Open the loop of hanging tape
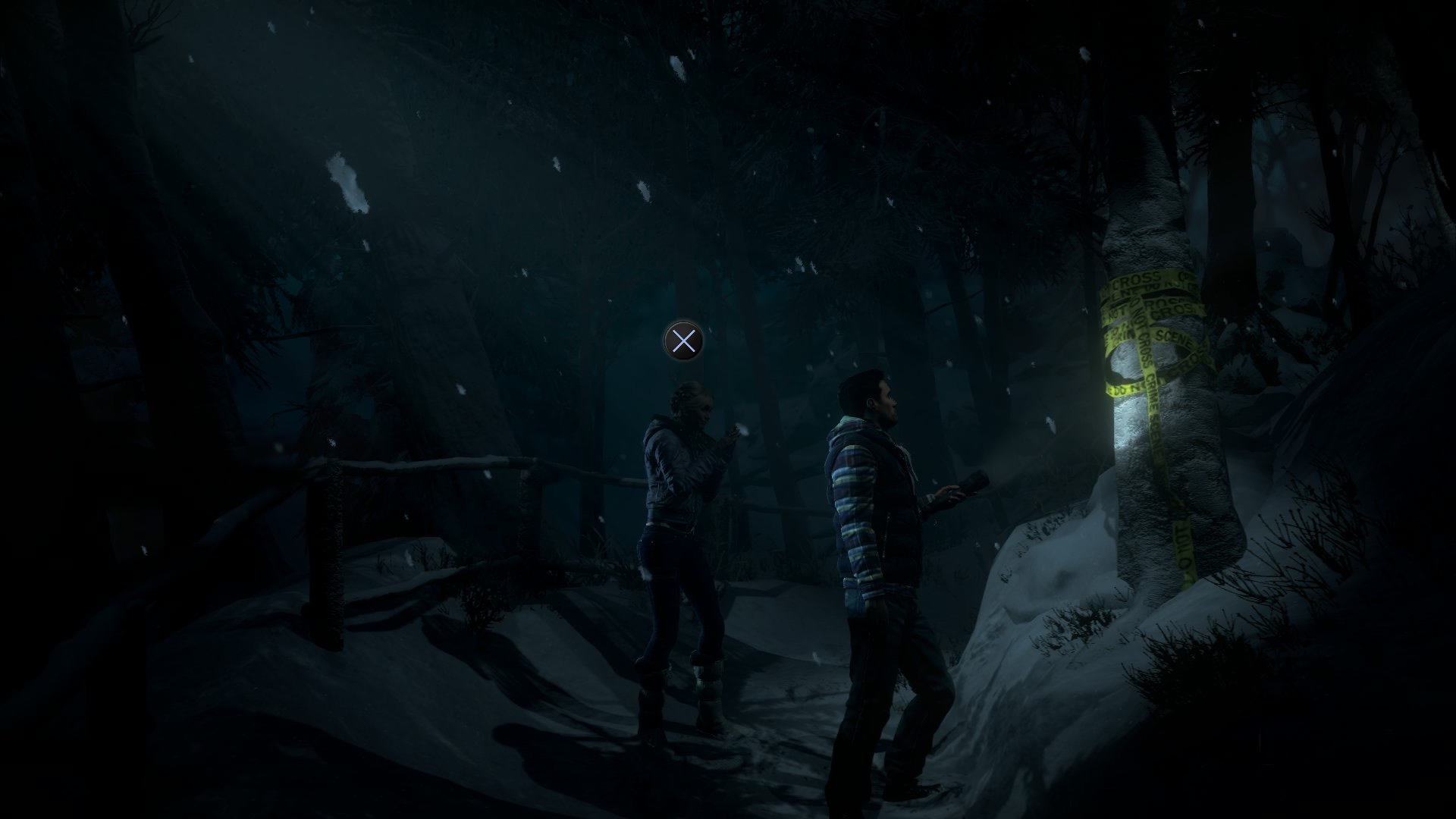 (x=1122, y=362)
